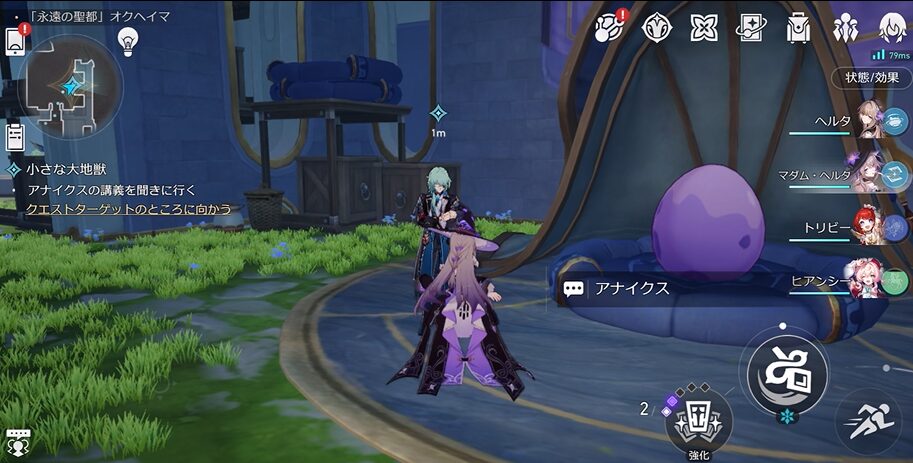Open the four-petal flower menu icon

pos(704,28)
